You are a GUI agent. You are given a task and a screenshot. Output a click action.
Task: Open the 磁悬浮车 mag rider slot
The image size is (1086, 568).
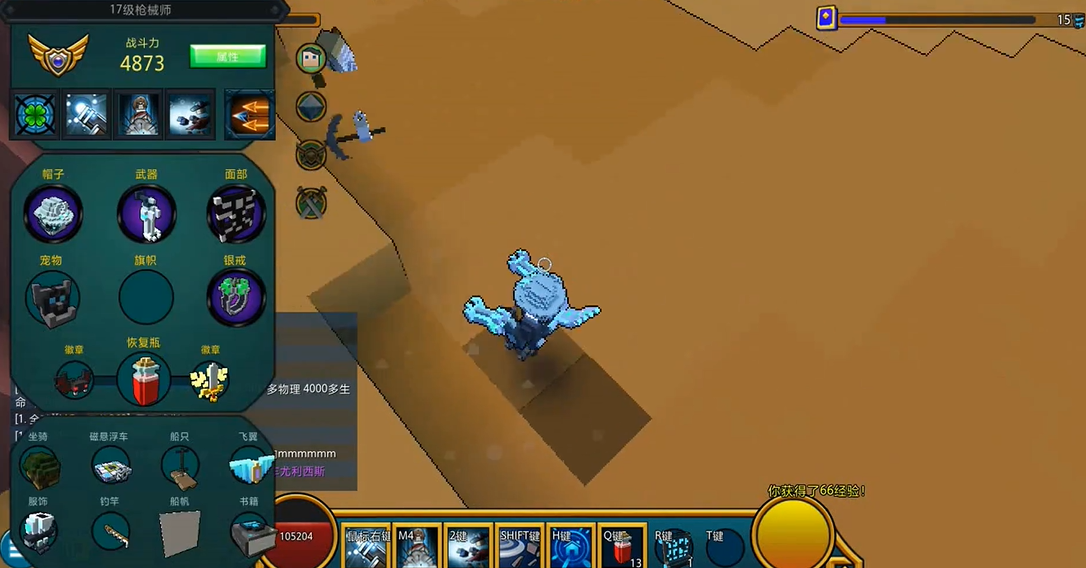coord(111,466)
